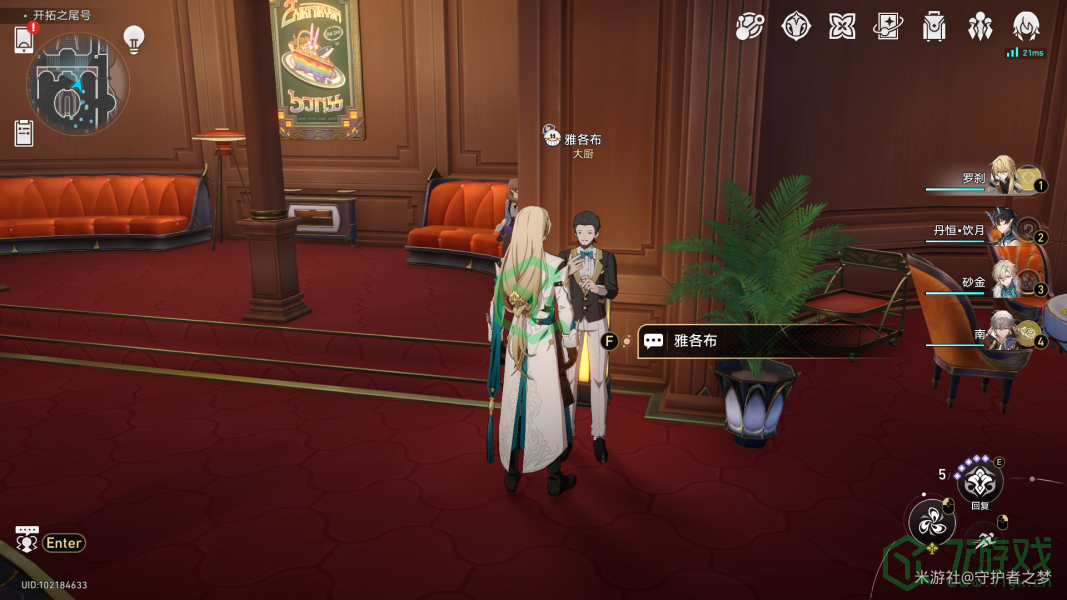1067x600 pixels.
Task: Open the orbit-nodes icon in the top bar
Action: (x=750, y=27)
